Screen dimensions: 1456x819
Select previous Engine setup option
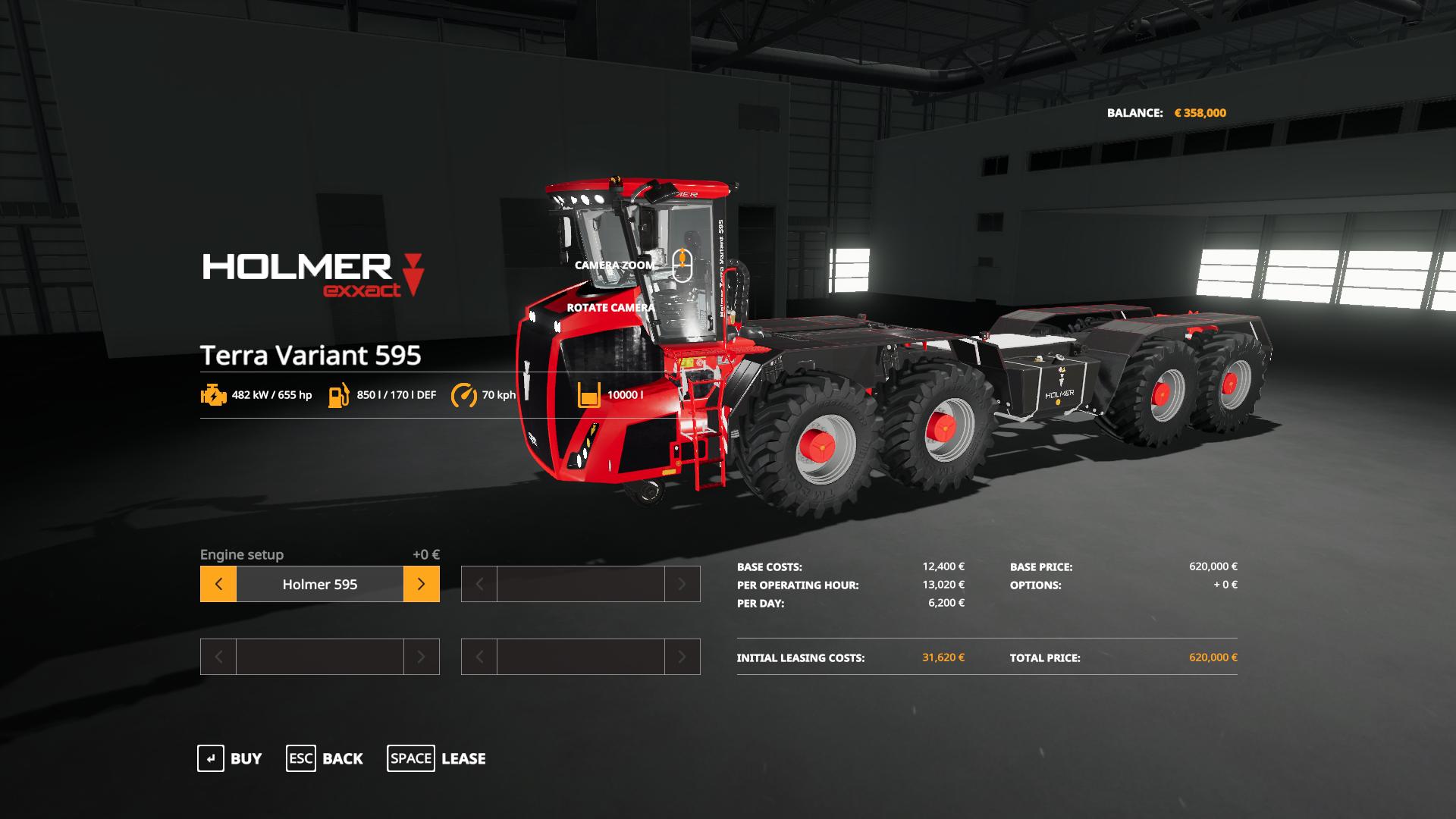pos(218,584)
